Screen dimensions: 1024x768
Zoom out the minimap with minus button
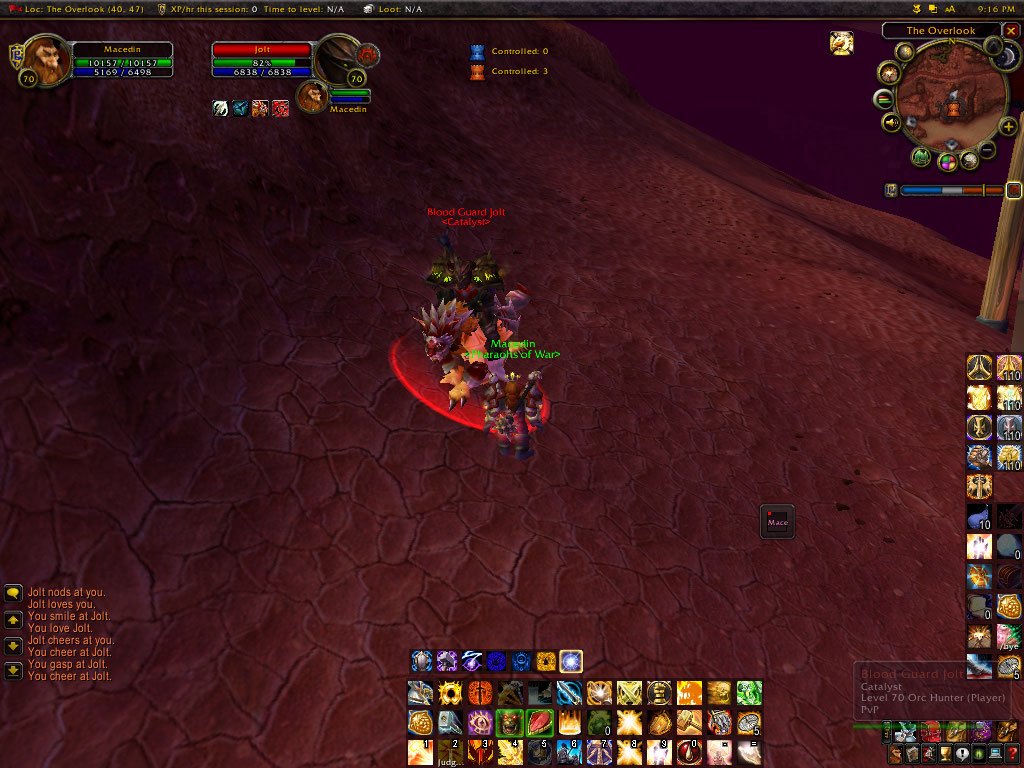coord(987,150)
